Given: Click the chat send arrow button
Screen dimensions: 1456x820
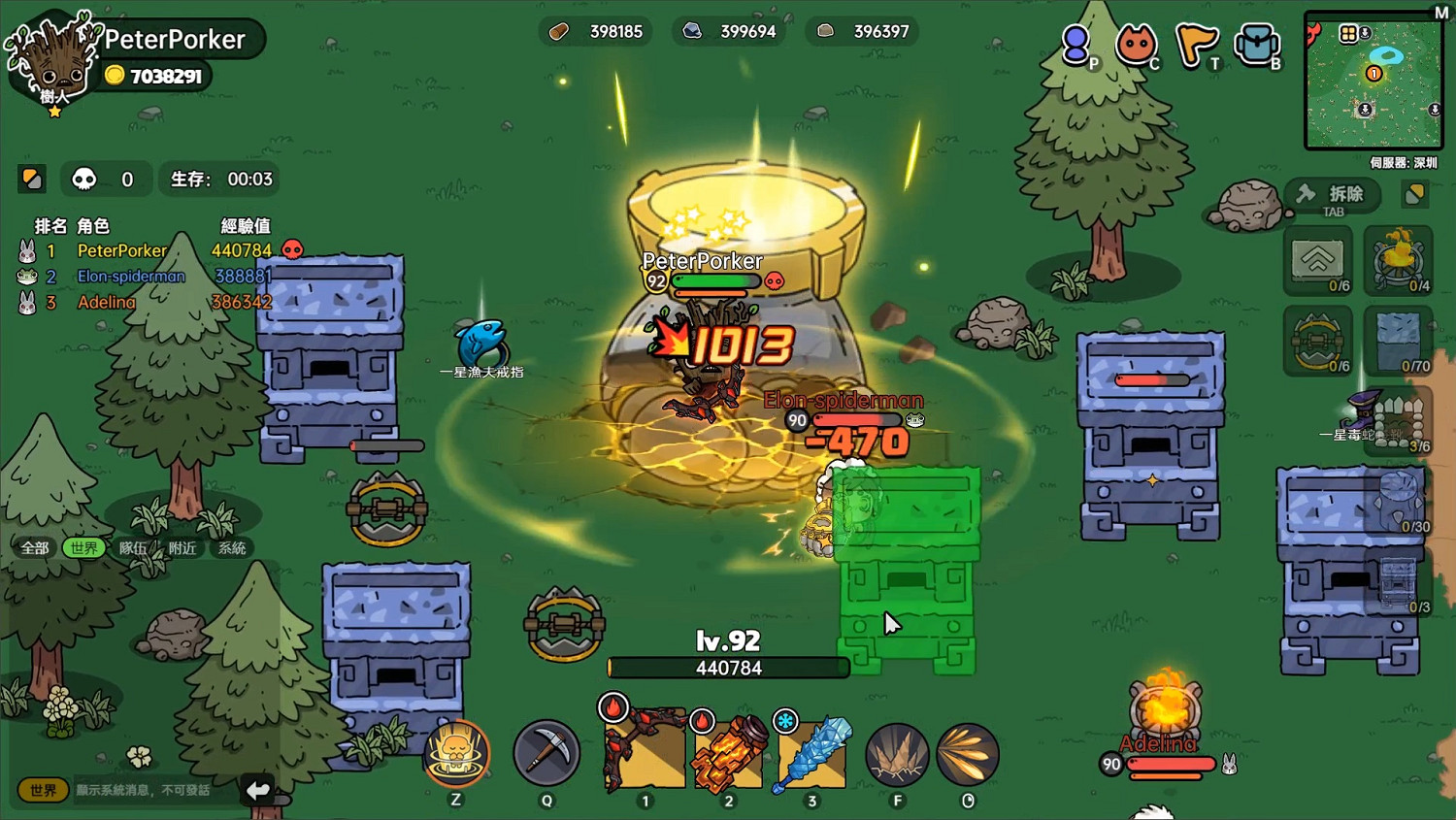Looking at the screenshot, I should (257, 790).
